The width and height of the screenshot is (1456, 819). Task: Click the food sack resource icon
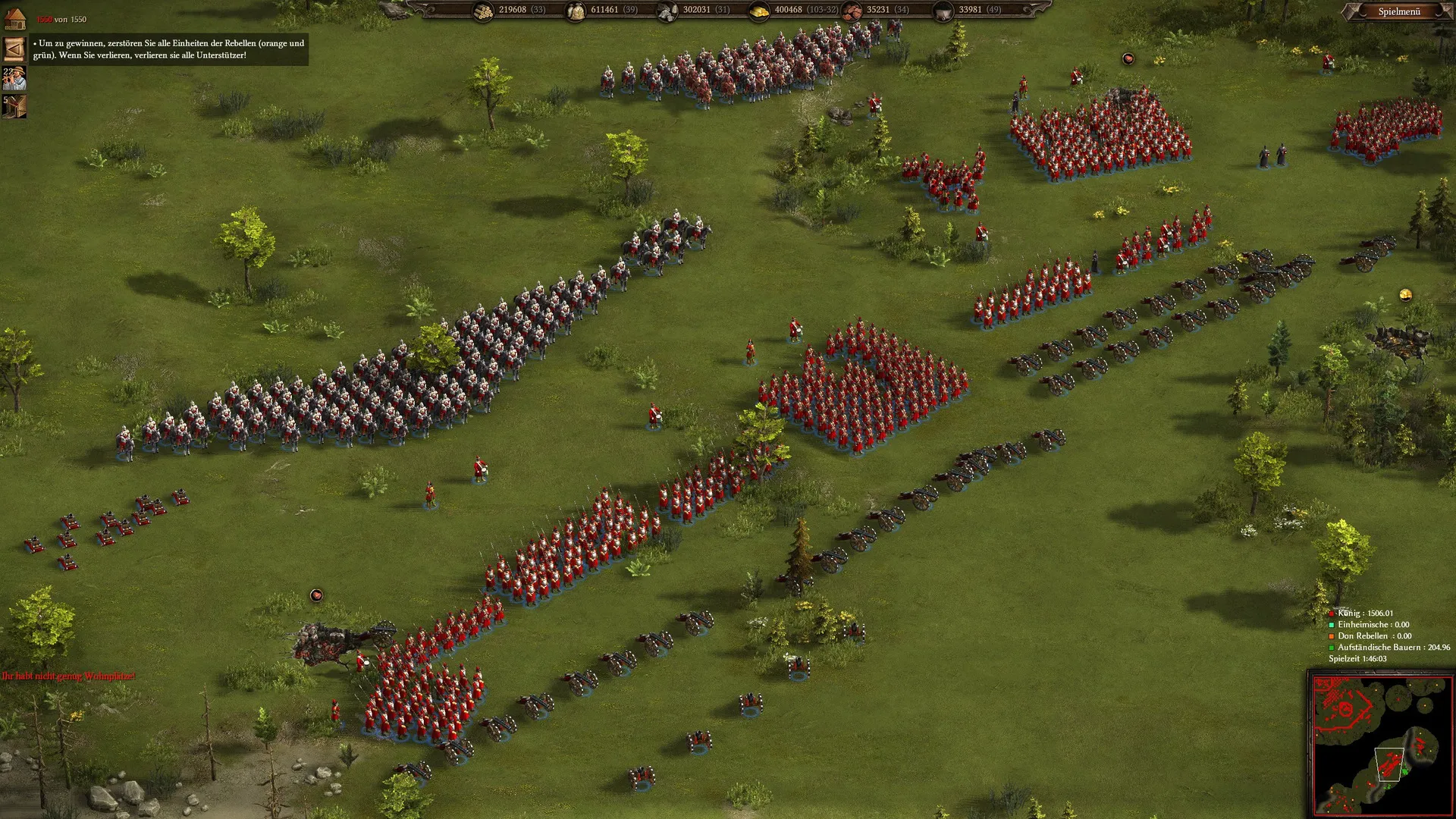(576, 11)
